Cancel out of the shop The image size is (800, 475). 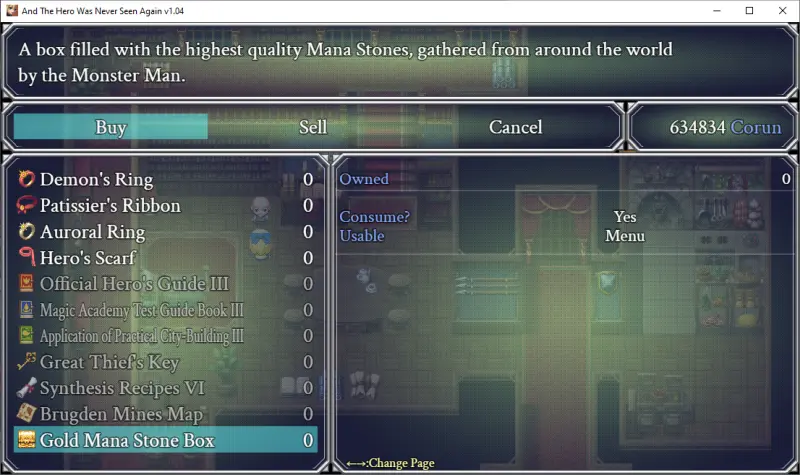[515, 127]
